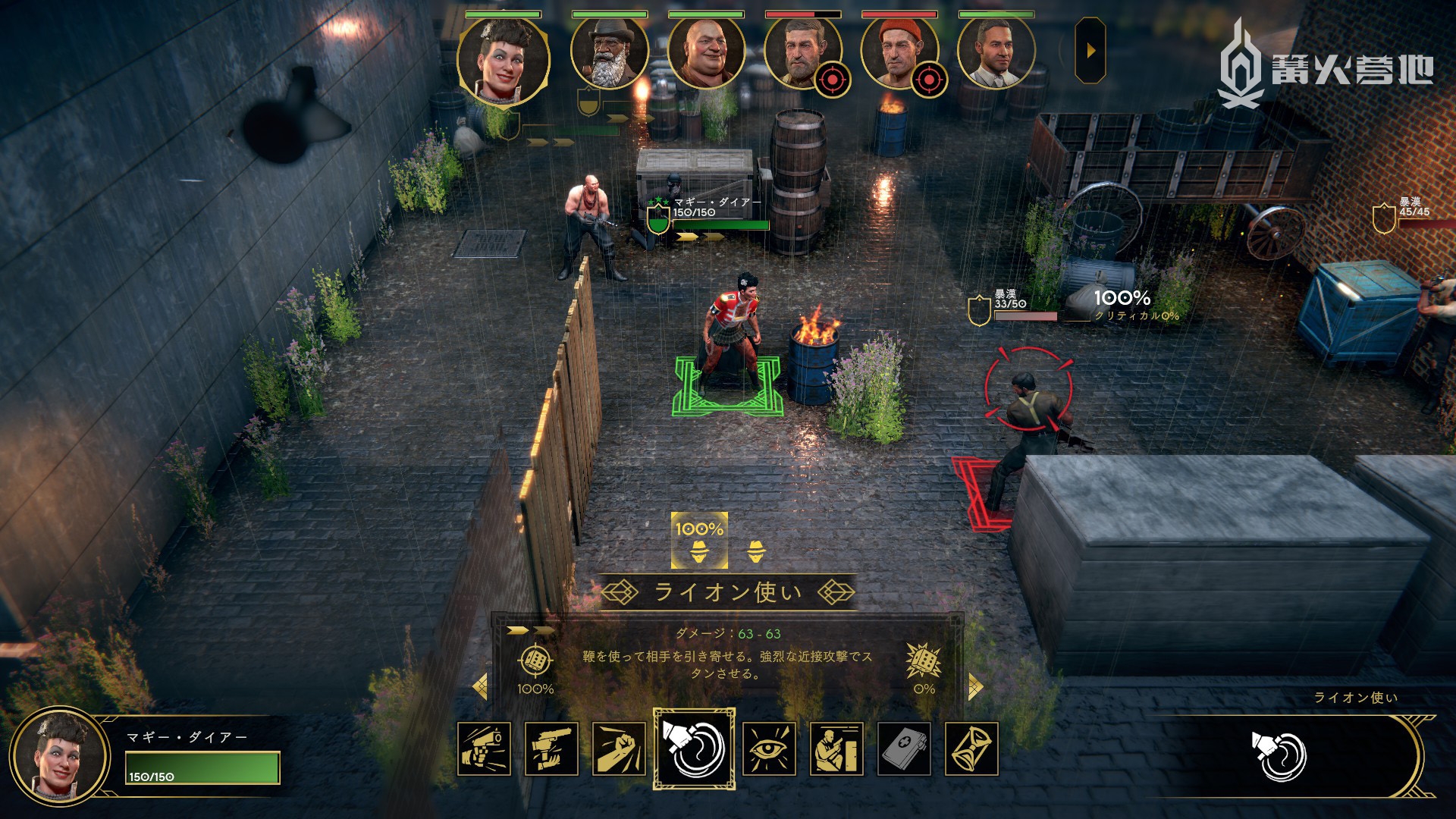
Task: Select the pistol shot ability
Action: pos(484,749)
